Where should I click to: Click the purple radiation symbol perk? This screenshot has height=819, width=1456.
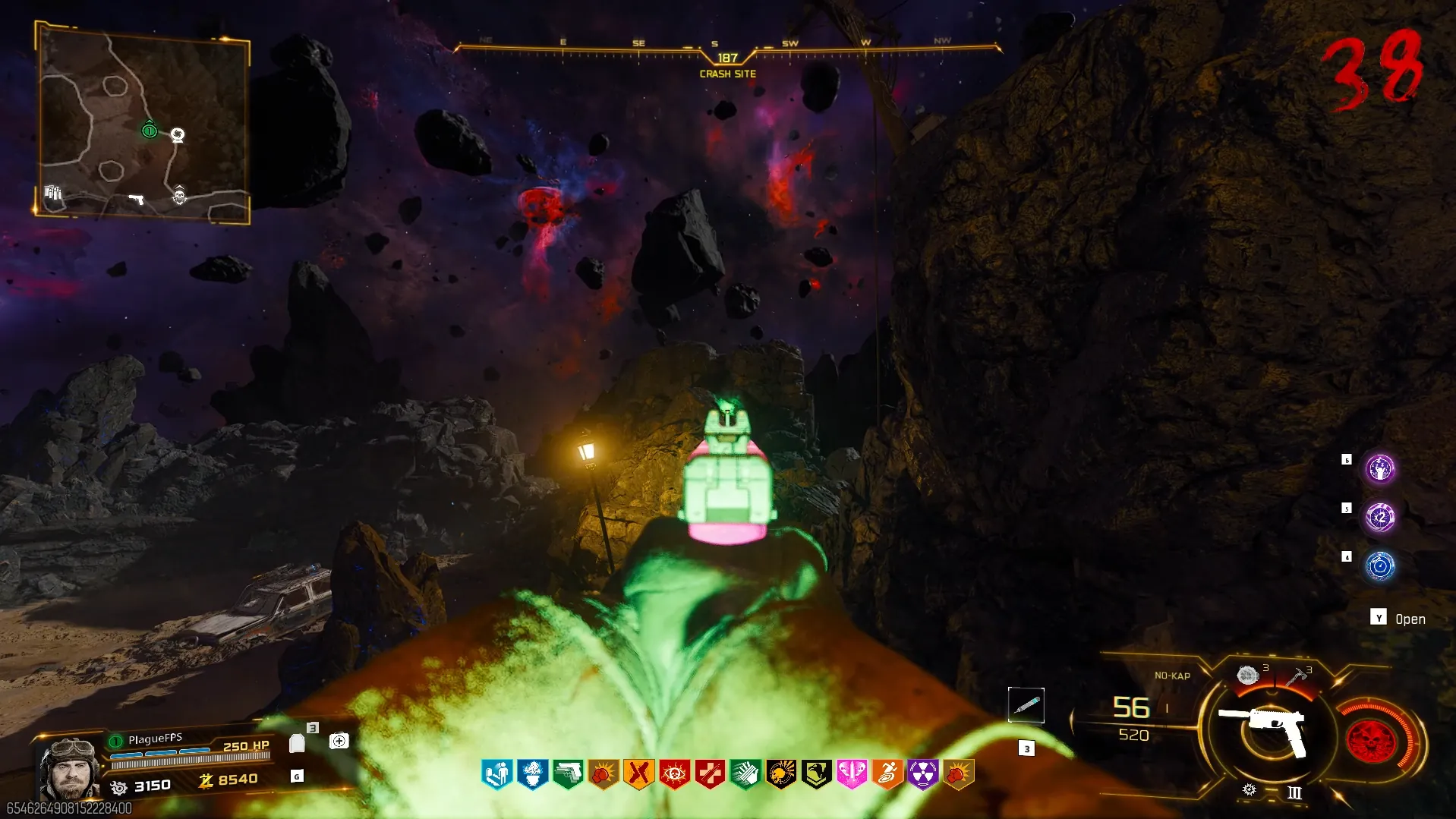[x=922, y=775]
